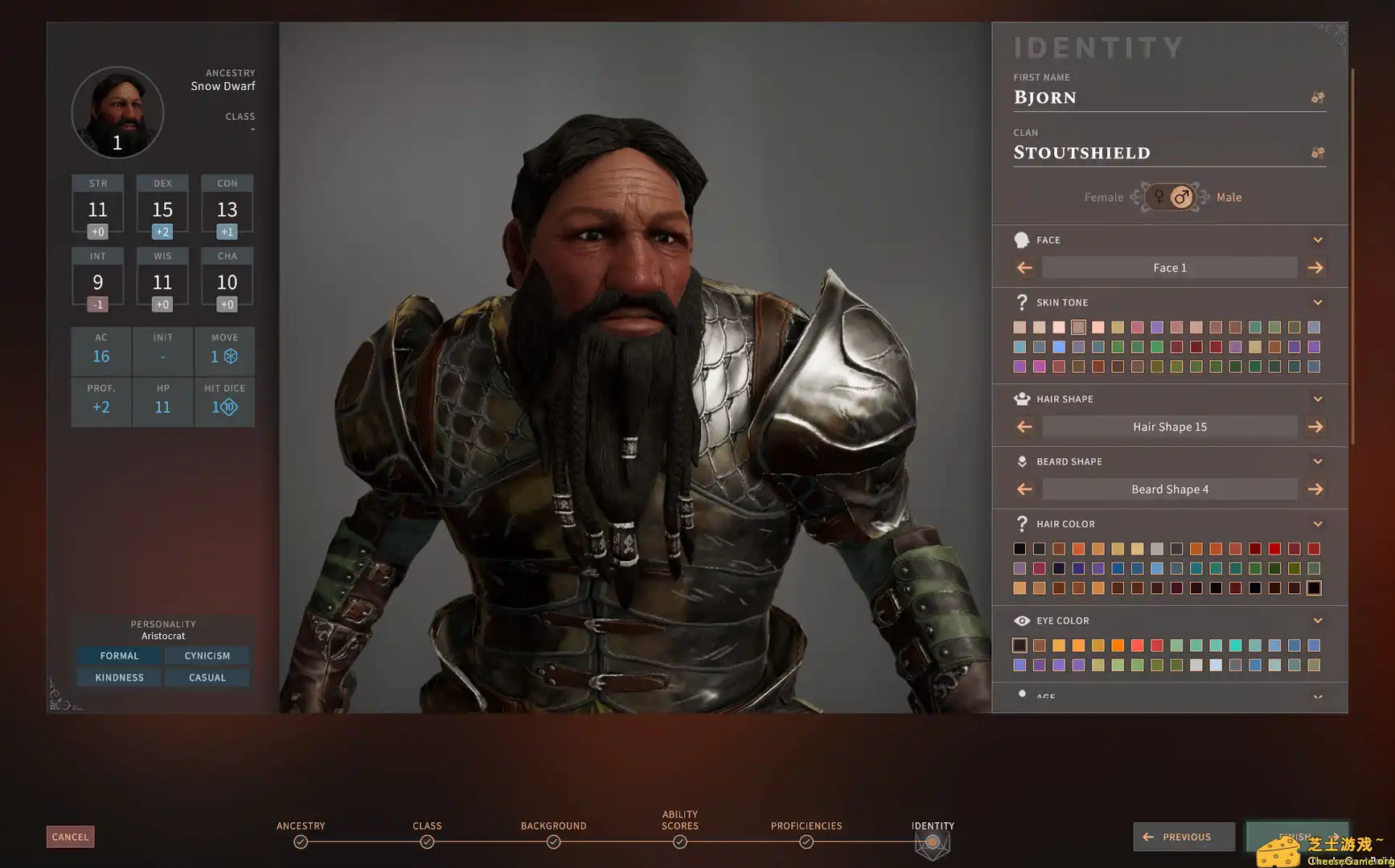Select the next face option
The image size is (1395, 868).
point(1315,268)
